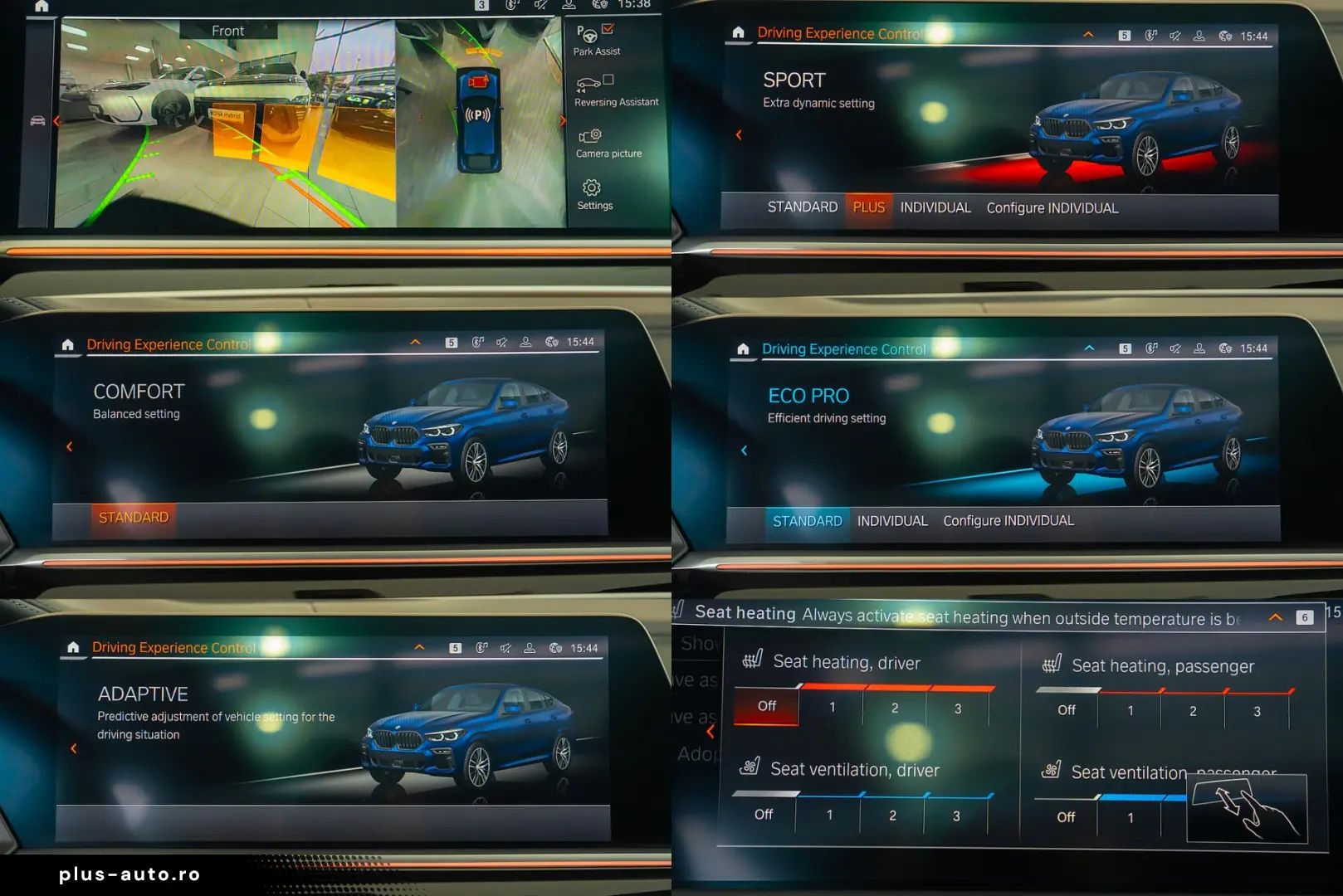Enable the Reversing Assistant checkbox
The height and width of the screenshot is (896, 1343).
point(607,80)
